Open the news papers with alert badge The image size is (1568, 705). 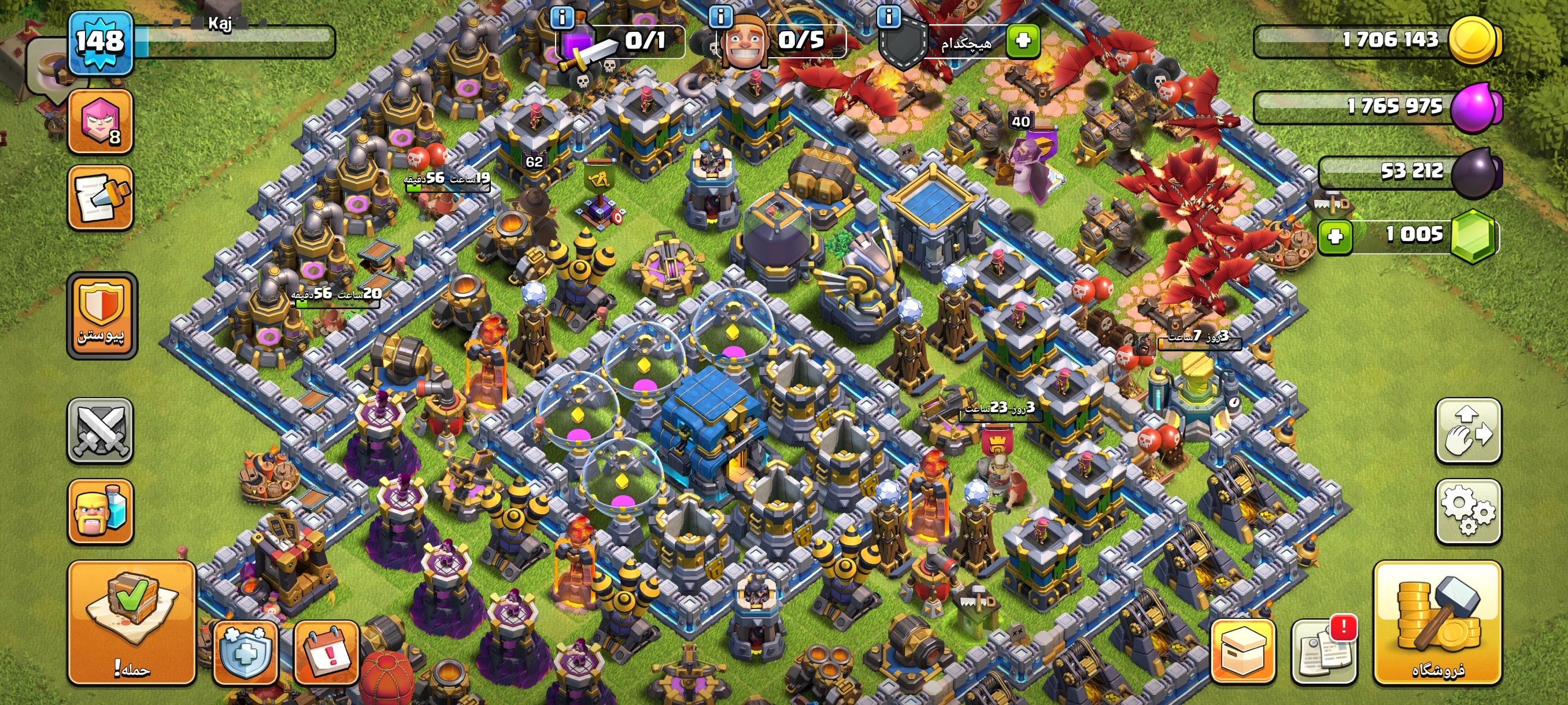coord(1324,652)
